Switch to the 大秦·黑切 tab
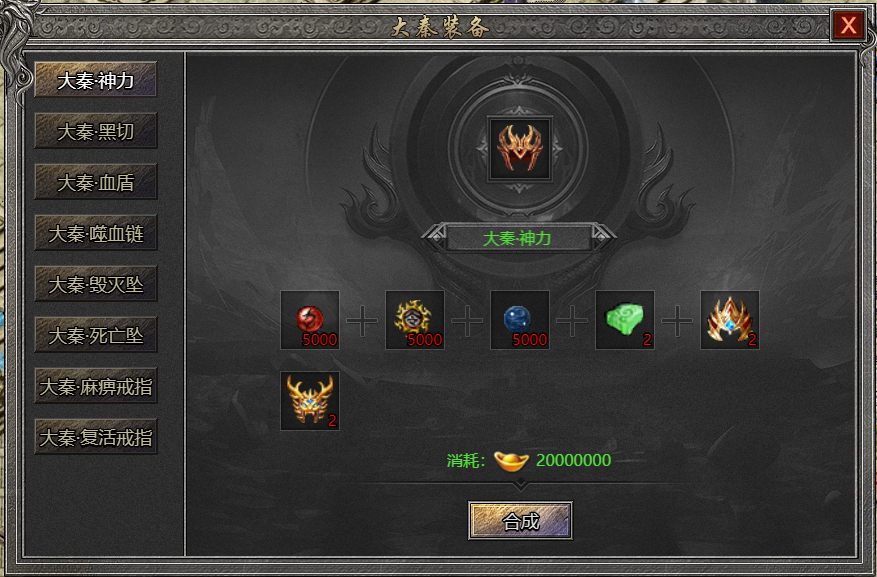Viewport: 877px width, 577px height. [96, 131]
